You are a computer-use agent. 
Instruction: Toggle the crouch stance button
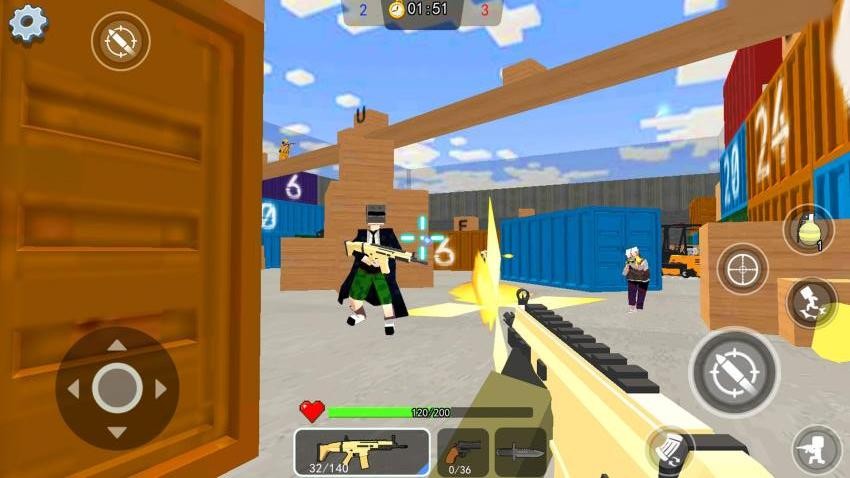(817, 450)
